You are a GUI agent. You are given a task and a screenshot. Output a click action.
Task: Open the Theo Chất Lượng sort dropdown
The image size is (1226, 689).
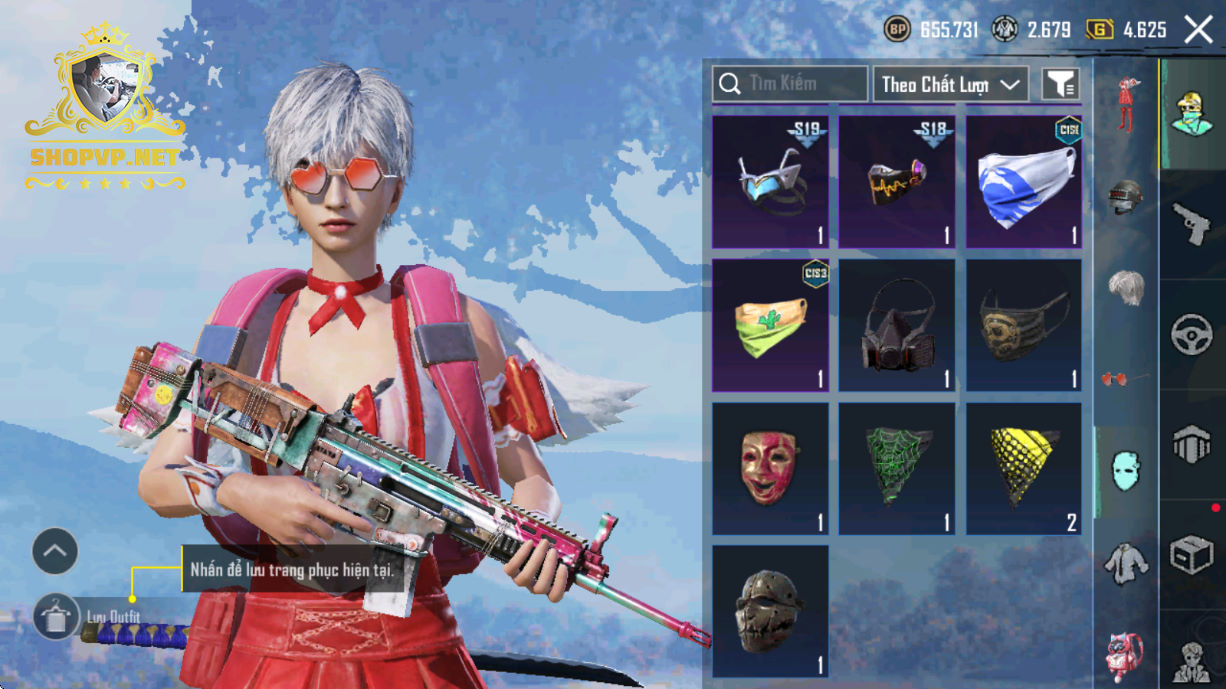[x=950, y=84]
